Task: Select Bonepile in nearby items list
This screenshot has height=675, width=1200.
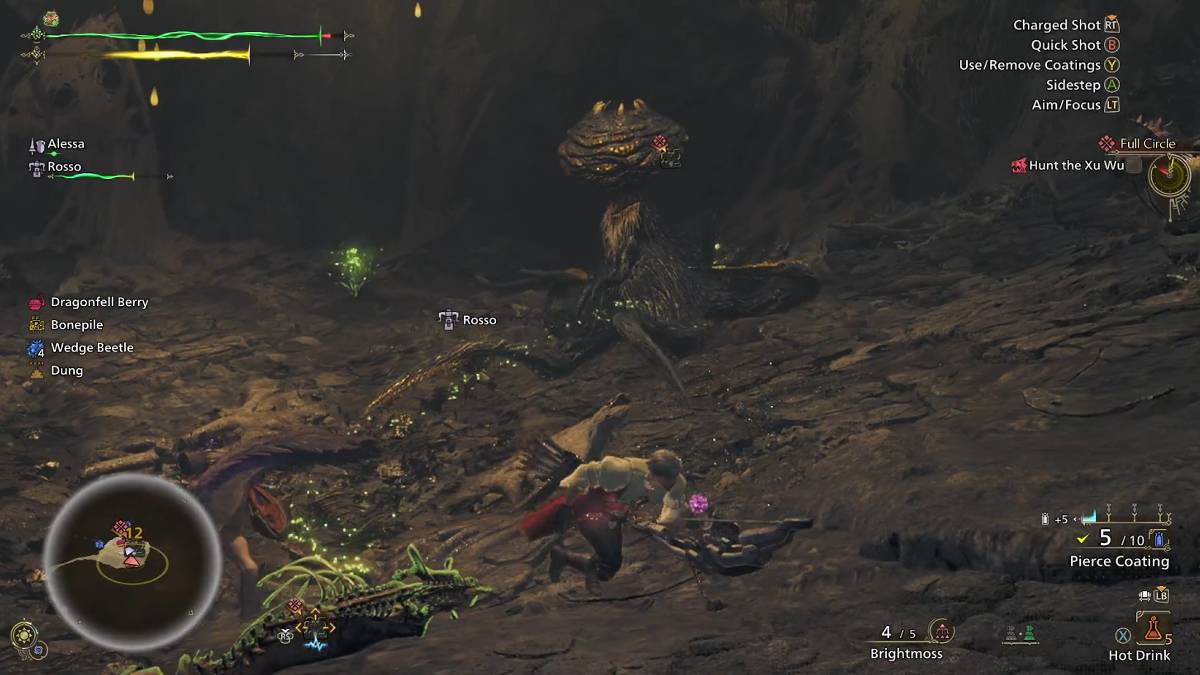Action: tap(77, 325)
